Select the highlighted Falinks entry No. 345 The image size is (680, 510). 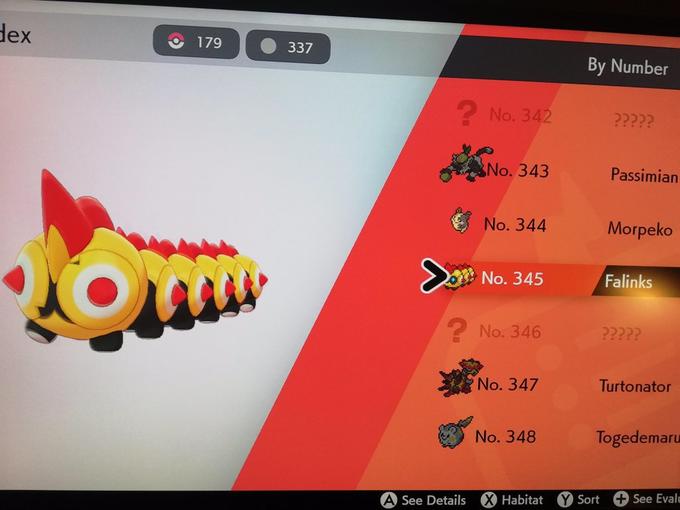560,279
